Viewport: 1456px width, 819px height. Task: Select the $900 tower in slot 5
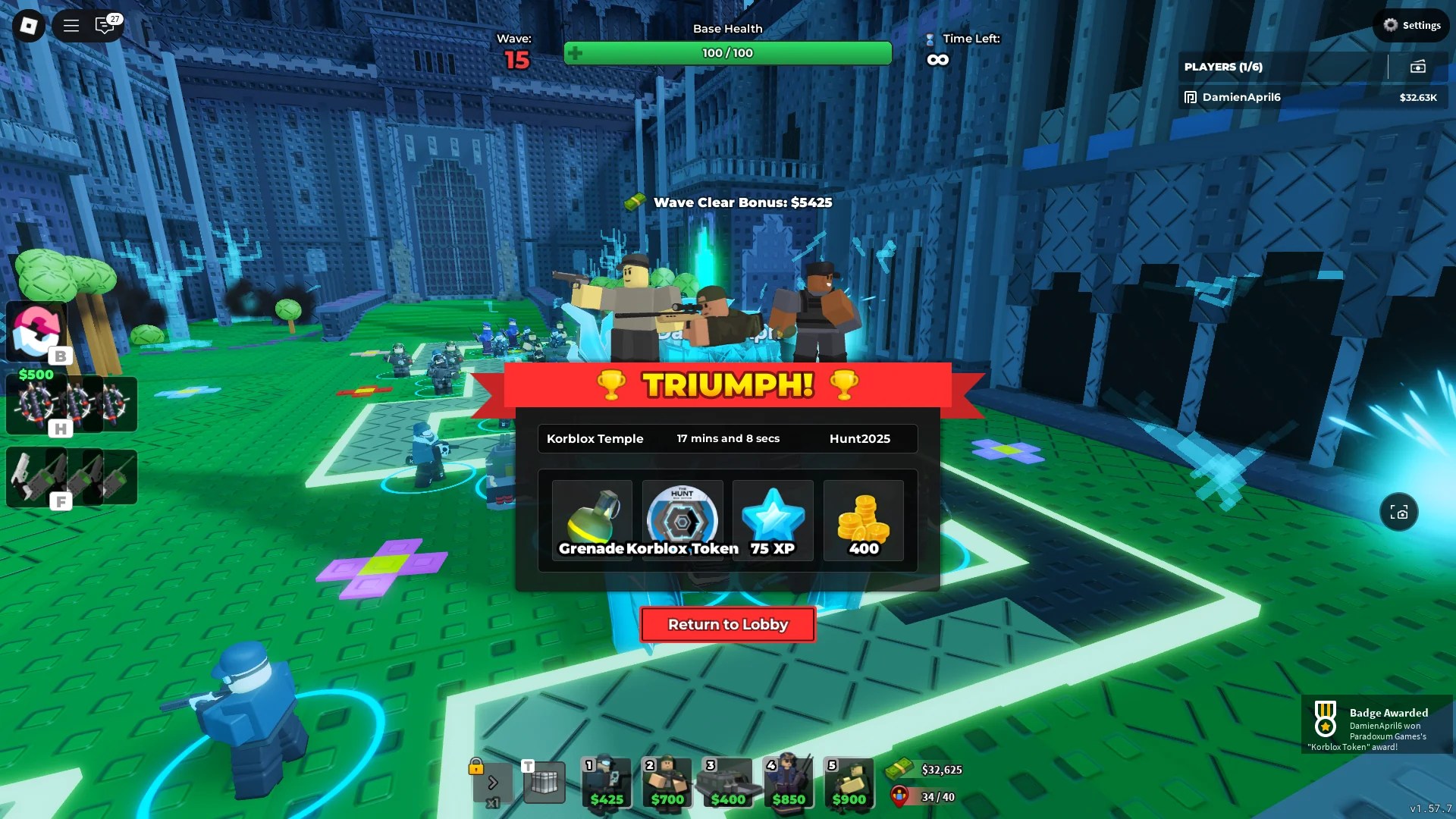pos(849,783)
